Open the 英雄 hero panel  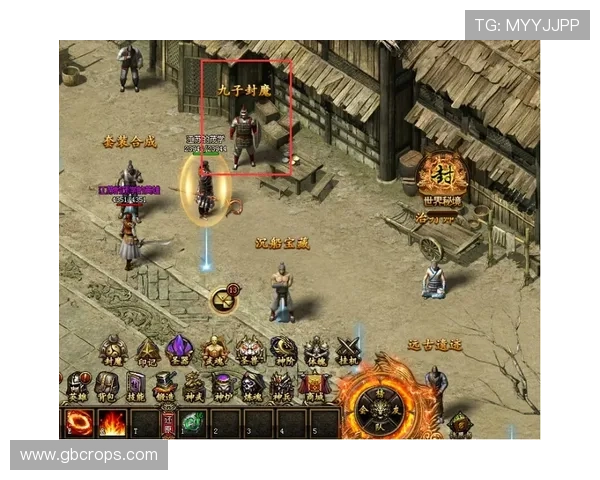point(77,385)
